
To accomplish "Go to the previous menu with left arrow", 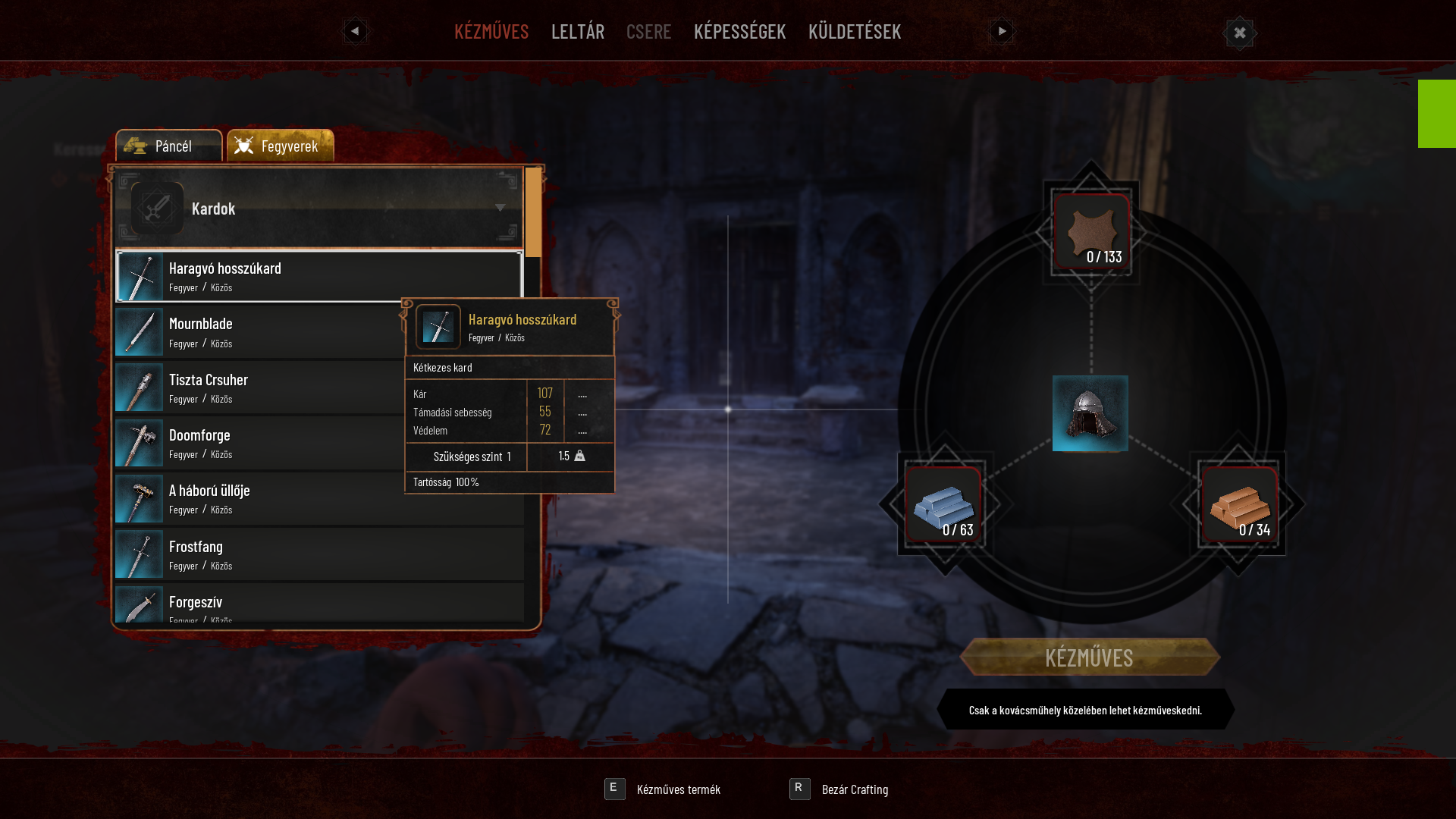I will 355,31.
